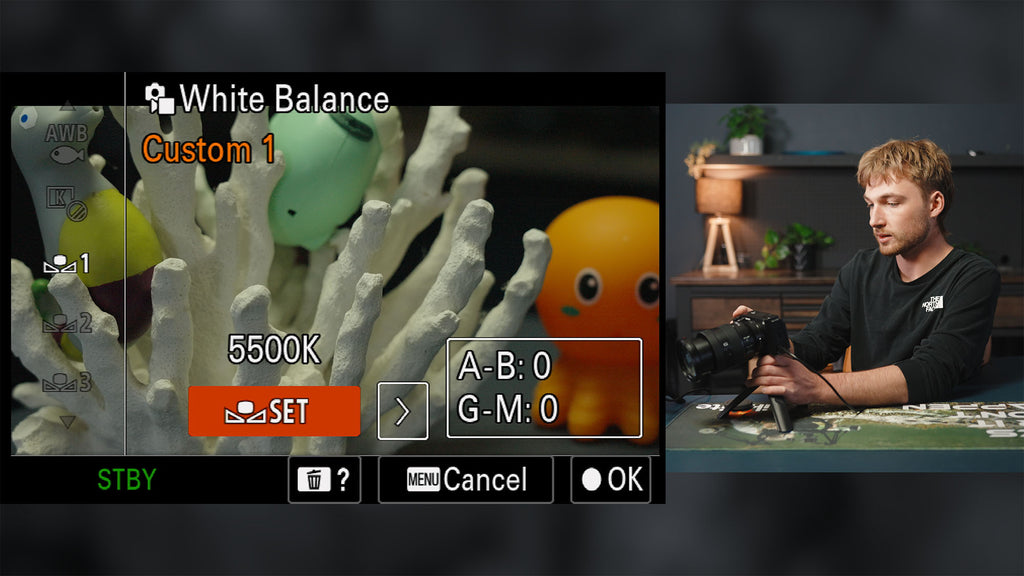Screen dimensions: 1024x576
Task: Pick the Custom 3 white balance slot
Action: click(x=66, y=381)
